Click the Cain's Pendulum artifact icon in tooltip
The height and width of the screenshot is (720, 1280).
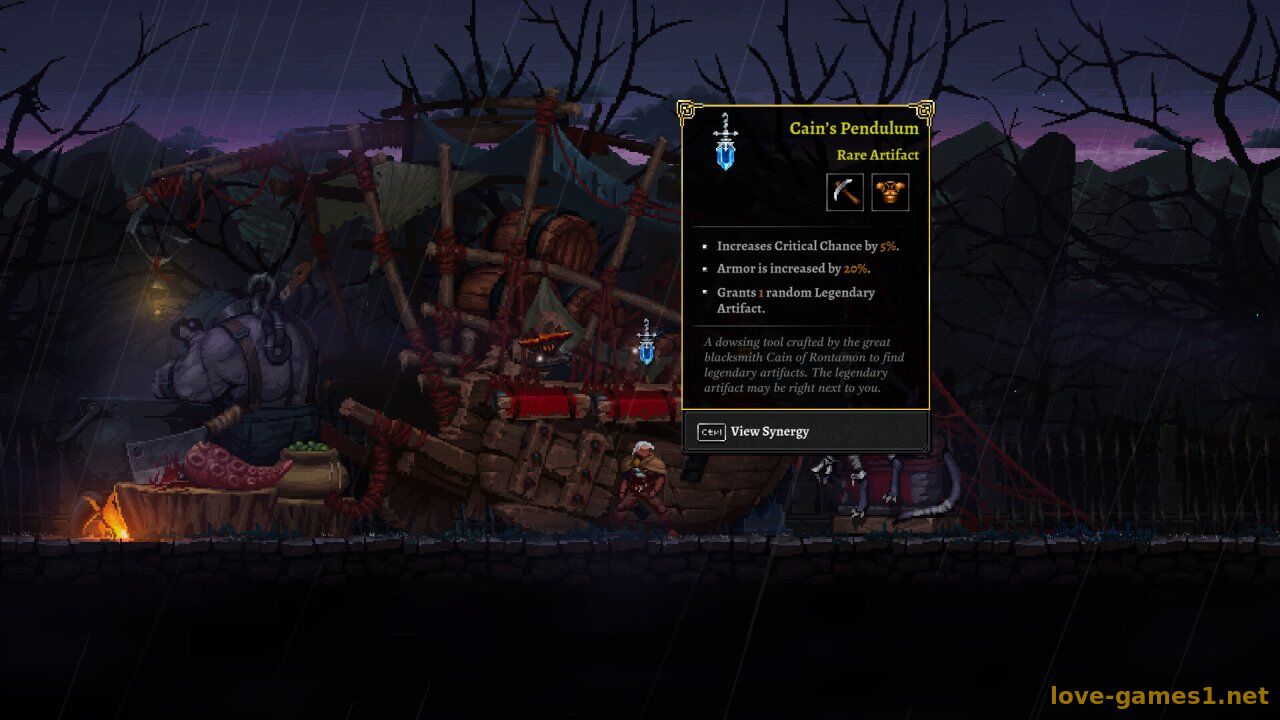click(x=725, y=142)
